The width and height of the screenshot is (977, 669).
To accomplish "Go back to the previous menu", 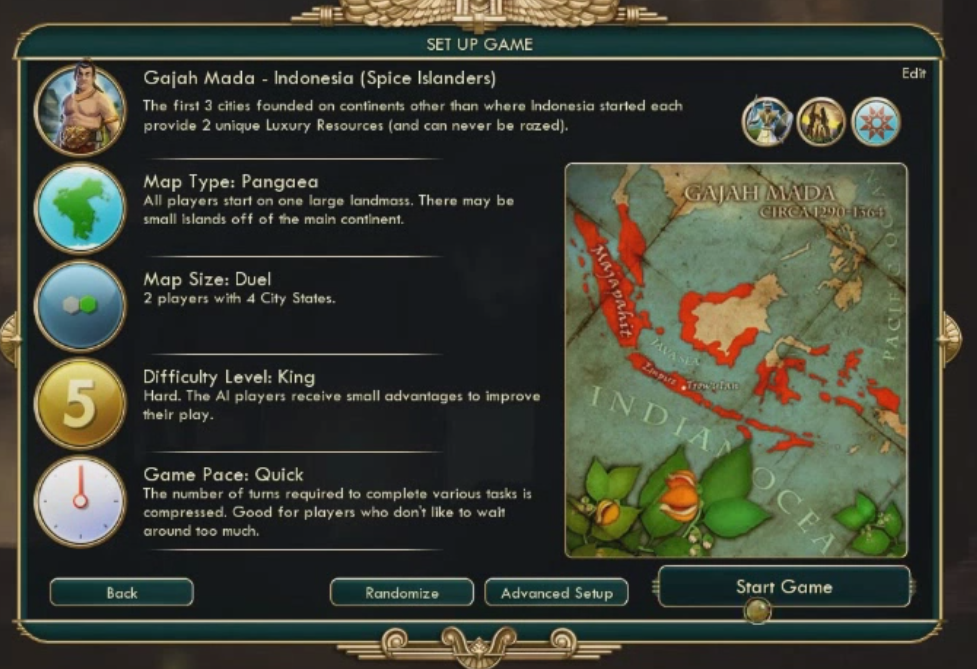I will click(x=121, y=593).
